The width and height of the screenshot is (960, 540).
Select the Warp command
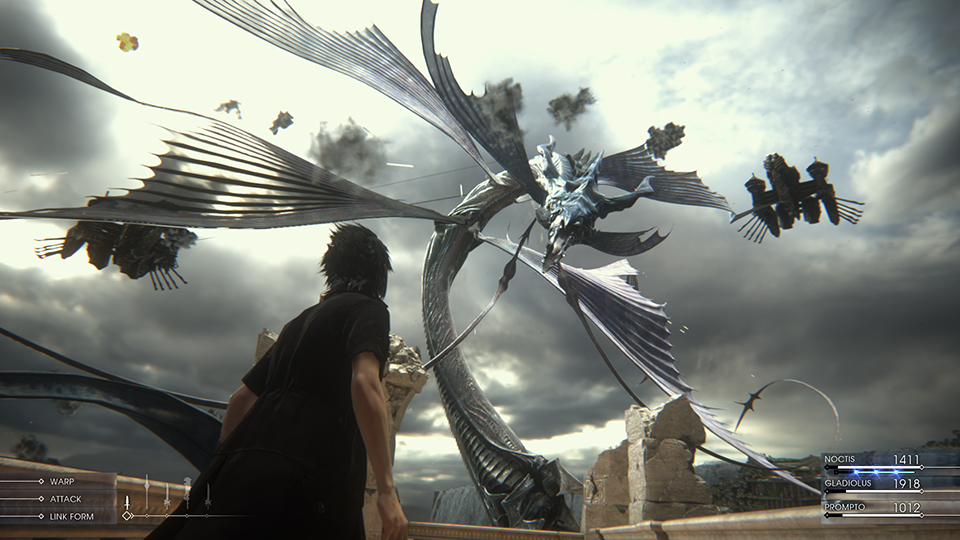pyautogui.click(x=61, y=481)
